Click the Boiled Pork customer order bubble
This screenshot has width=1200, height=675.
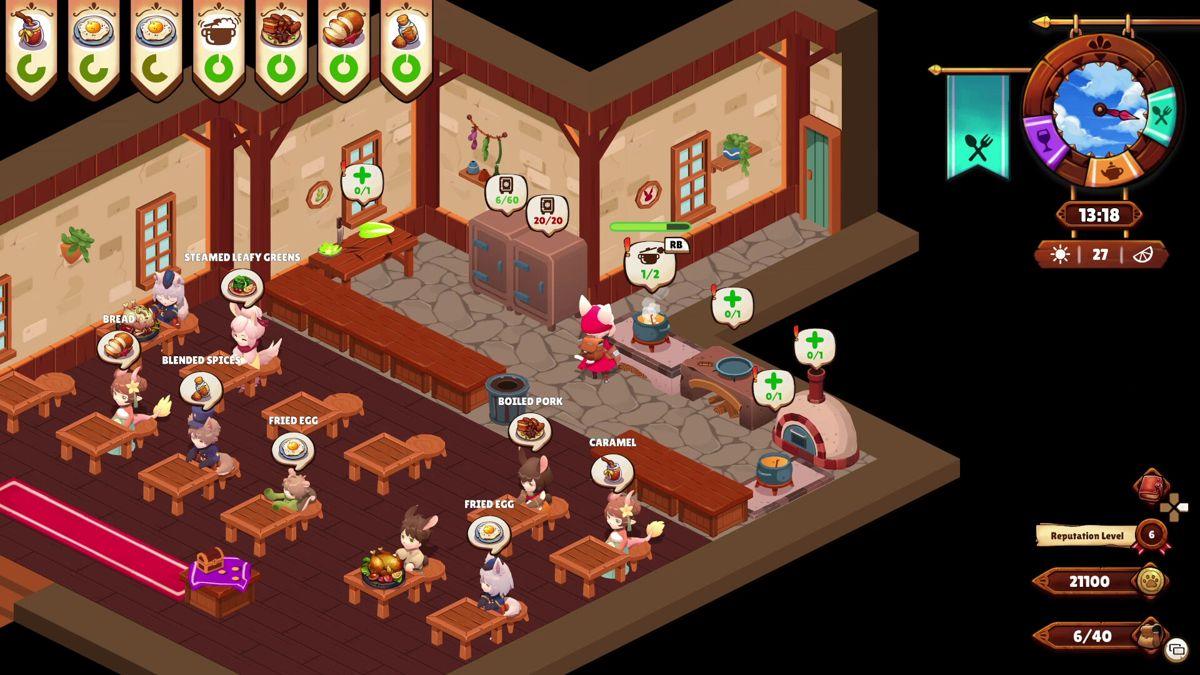(x=529, y=429)
